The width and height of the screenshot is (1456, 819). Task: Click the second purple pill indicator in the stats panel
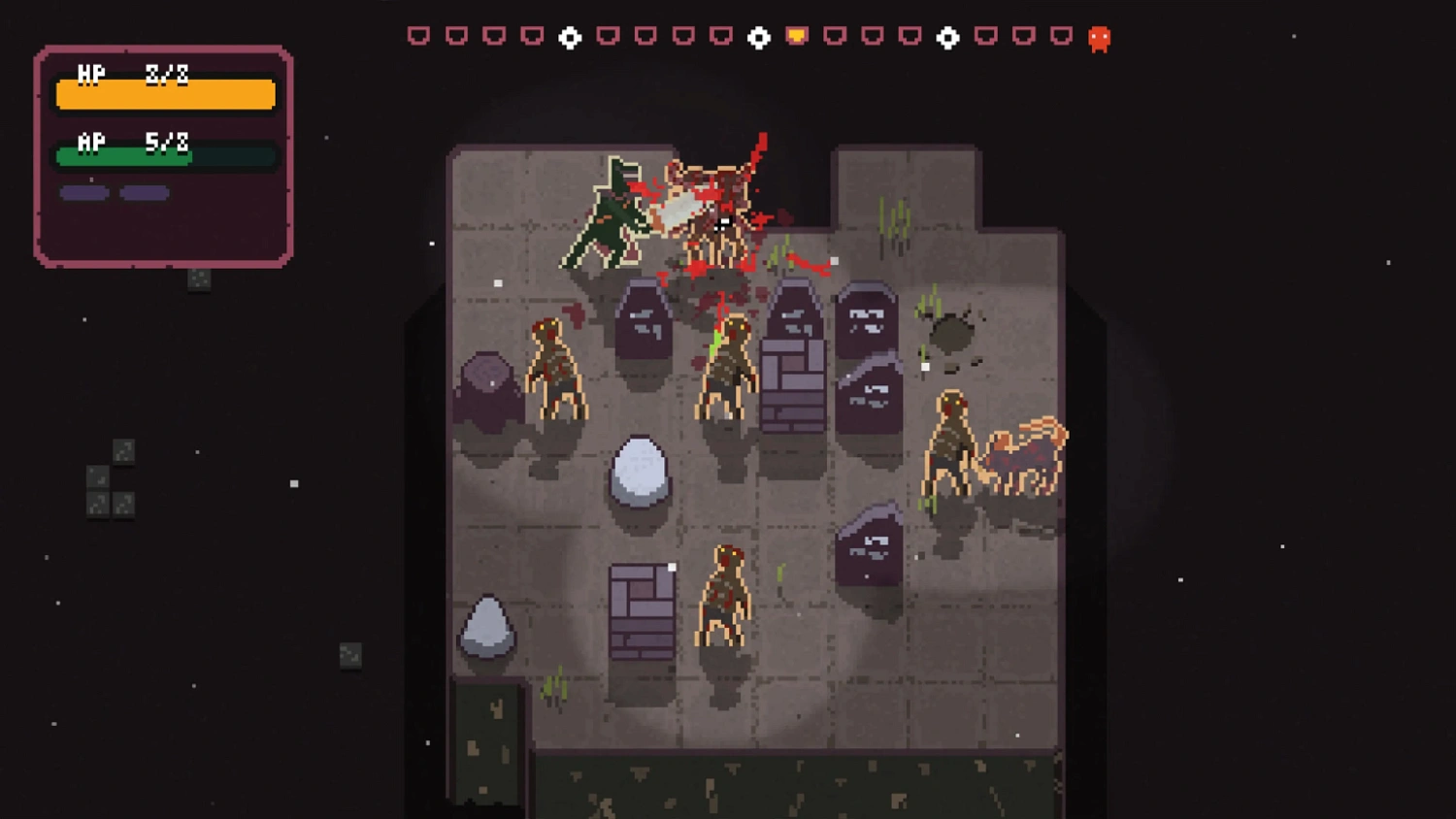[144, 193]
